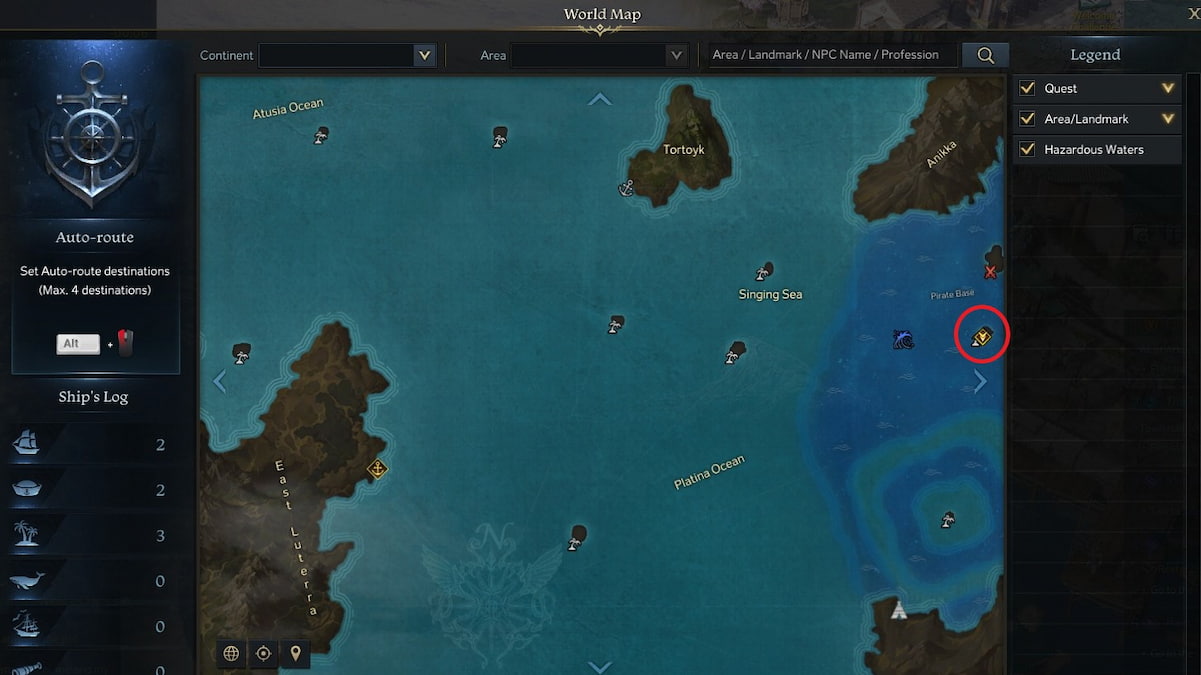
Task: Click the crosshair locate-position button
Action: pyautogui.click(x=263, y=653)
